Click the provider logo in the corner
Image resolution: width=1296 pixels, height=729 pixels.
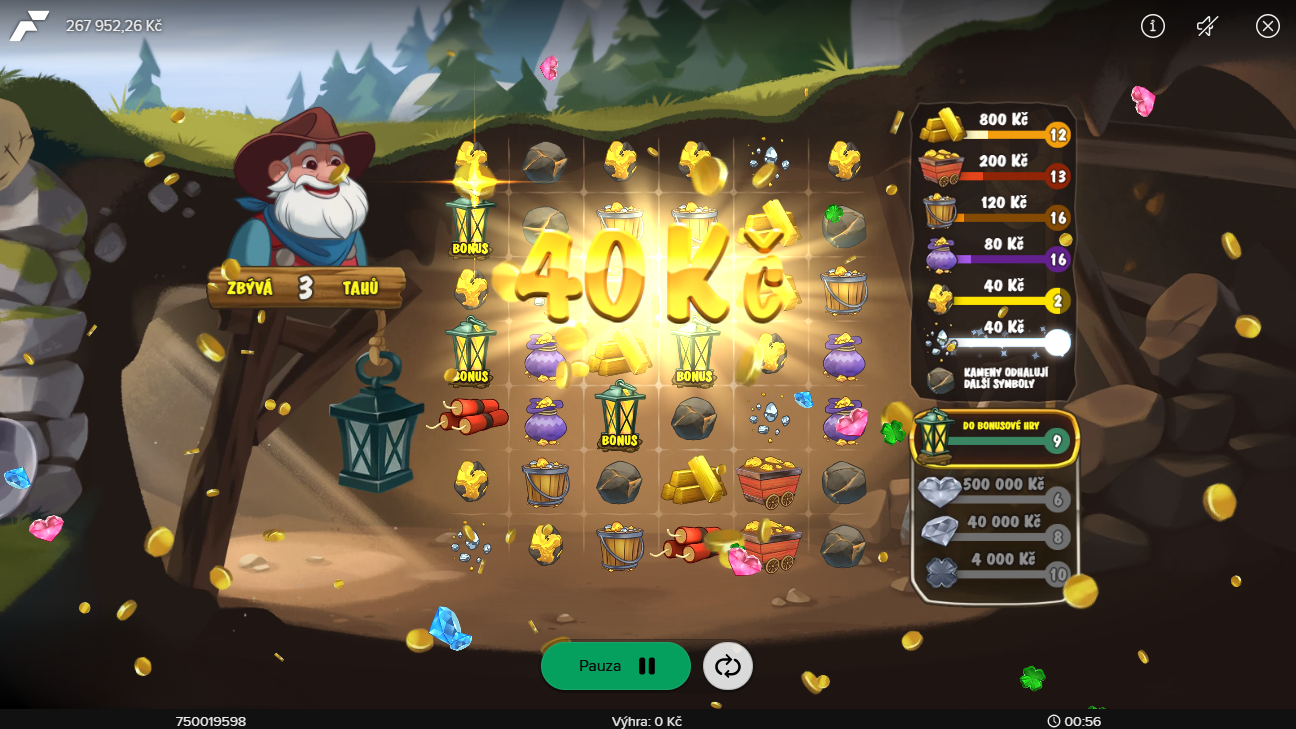(x=29, y=25)
